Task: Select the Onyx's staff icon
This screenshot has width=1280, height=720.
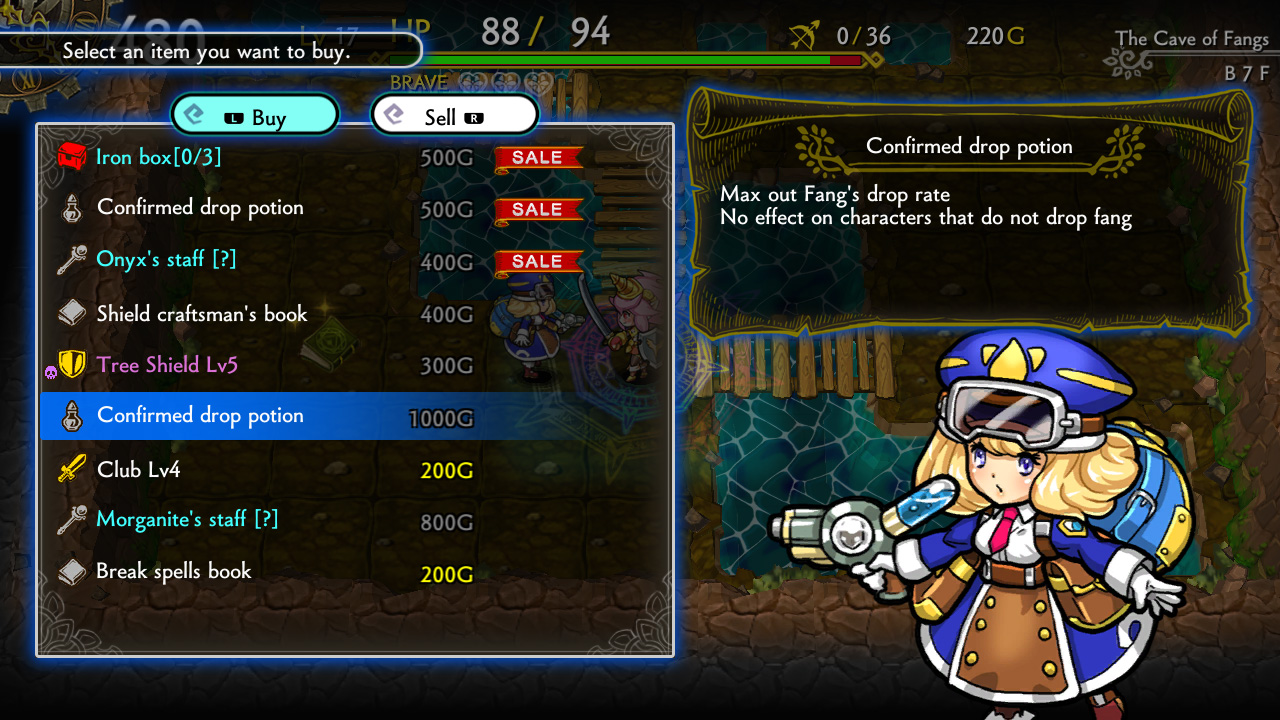Action: coord(72,261)
